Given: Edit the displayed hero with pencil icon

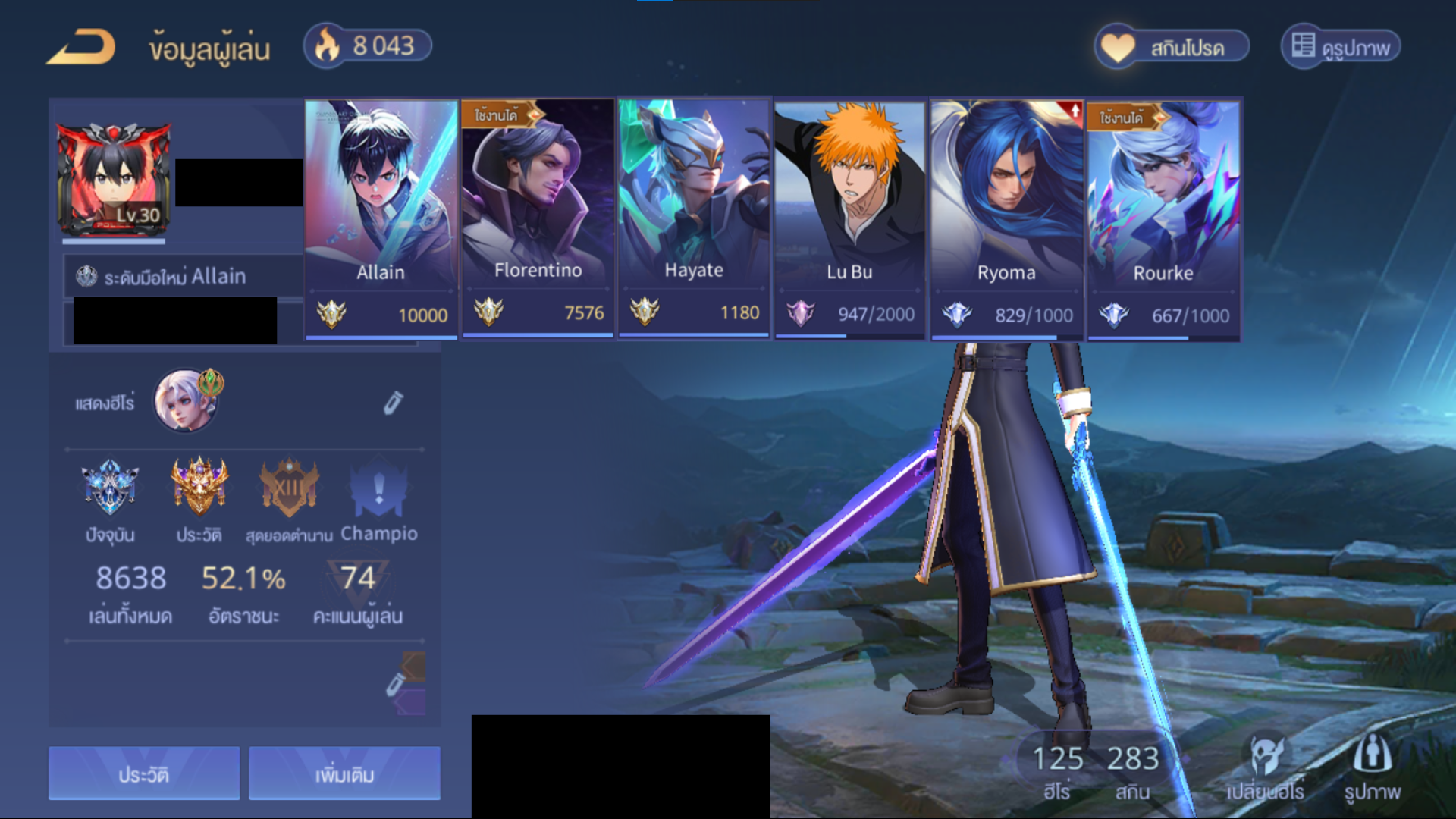Looking at the screenshot, I should coord(393,403).
